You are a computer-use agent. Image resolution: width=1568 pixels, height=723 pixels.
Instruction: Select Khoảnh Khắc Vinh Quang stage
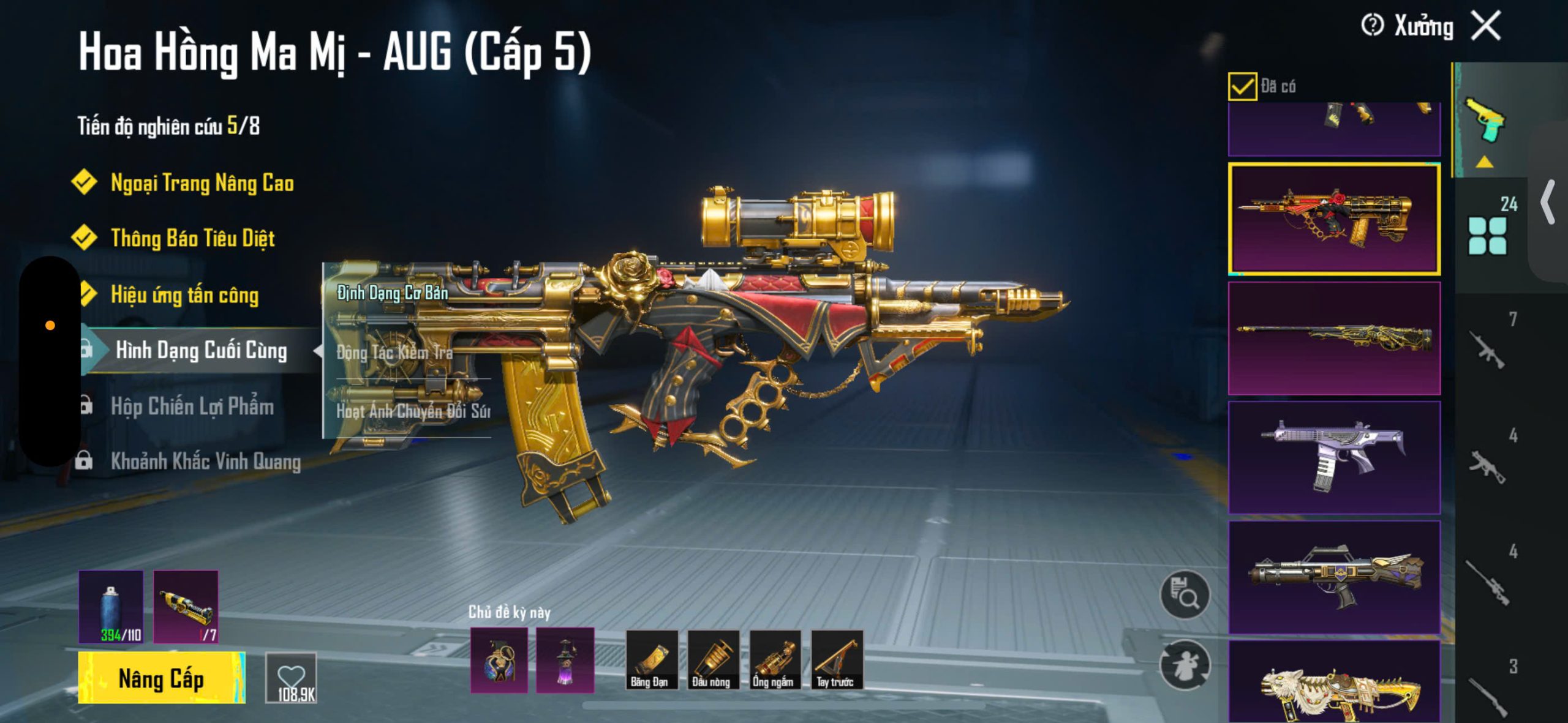point(205,462)
